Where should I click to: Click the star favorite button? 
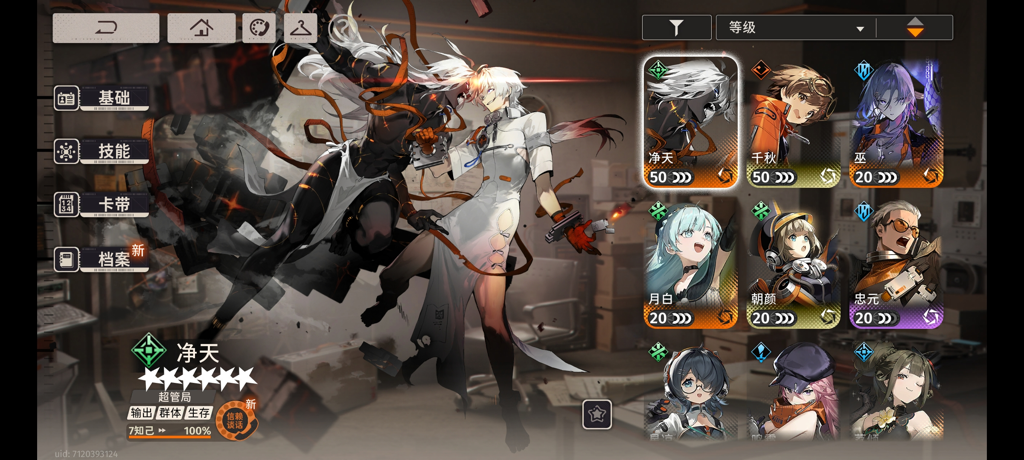[x=597, y=414]
